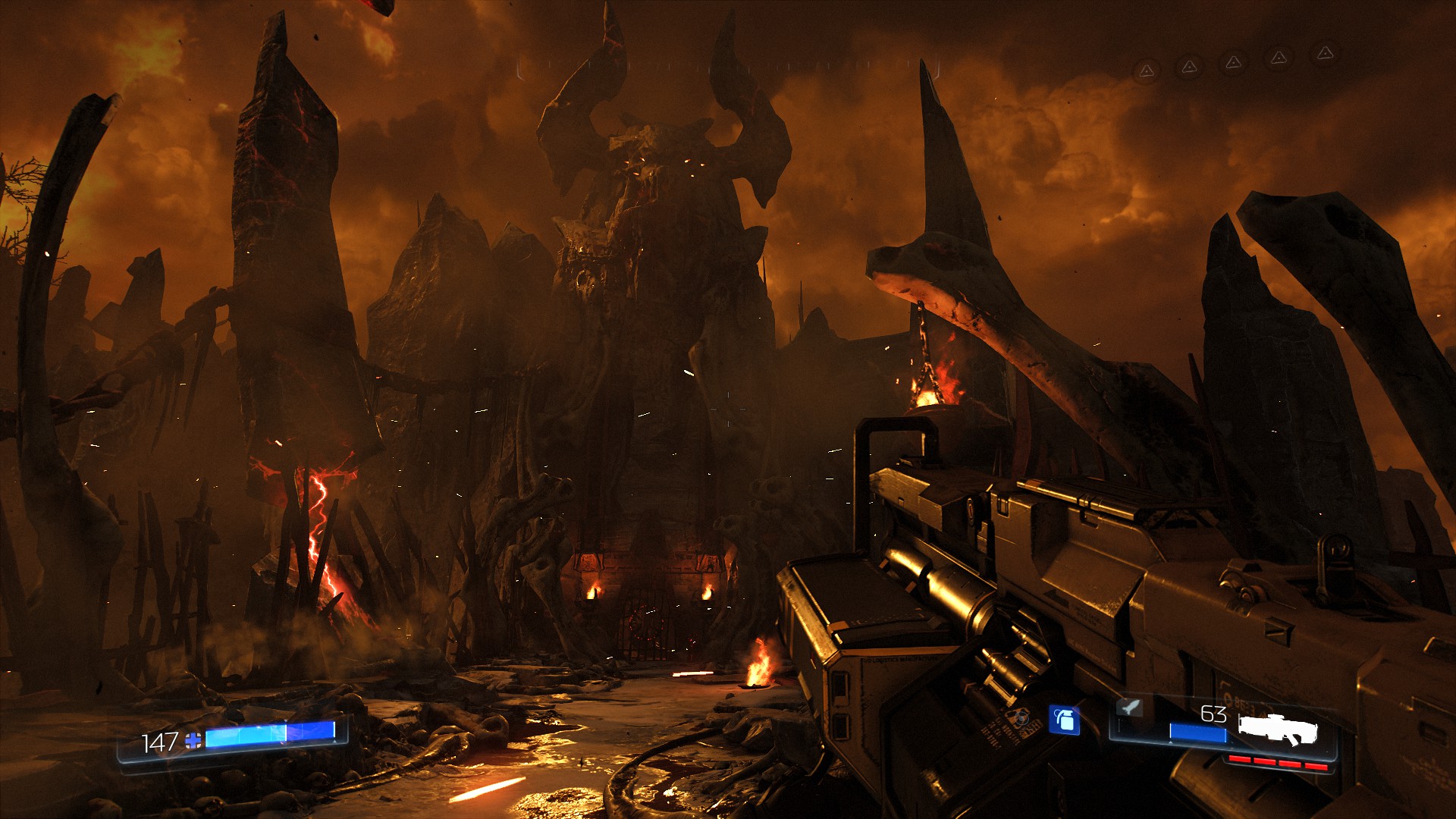Click the micro missile weapon mod icon
This screenshot has height=819, width=1456.
coord(1129,708)
